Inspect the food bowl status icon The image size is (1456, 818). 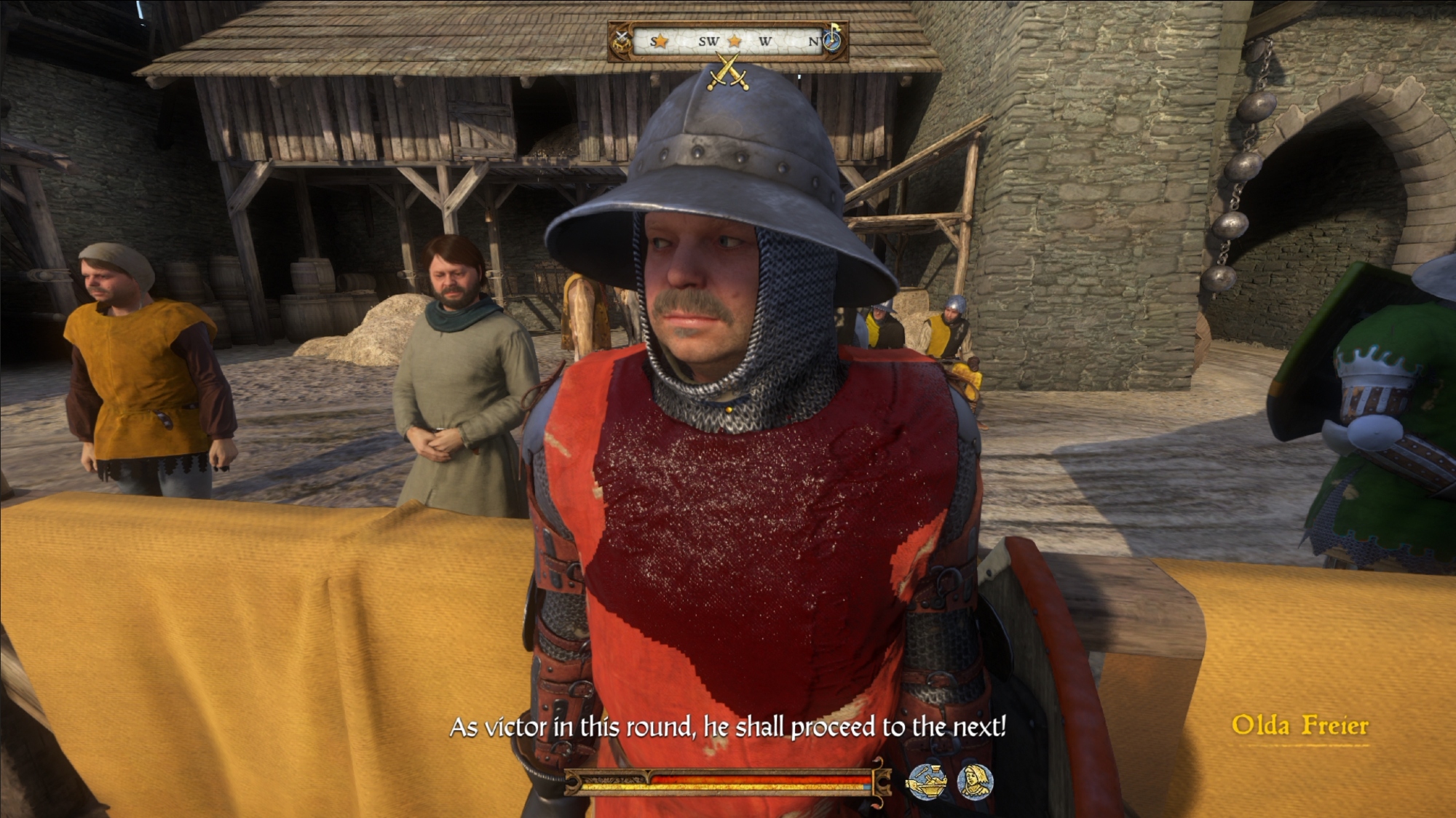[x=926, y=782]
